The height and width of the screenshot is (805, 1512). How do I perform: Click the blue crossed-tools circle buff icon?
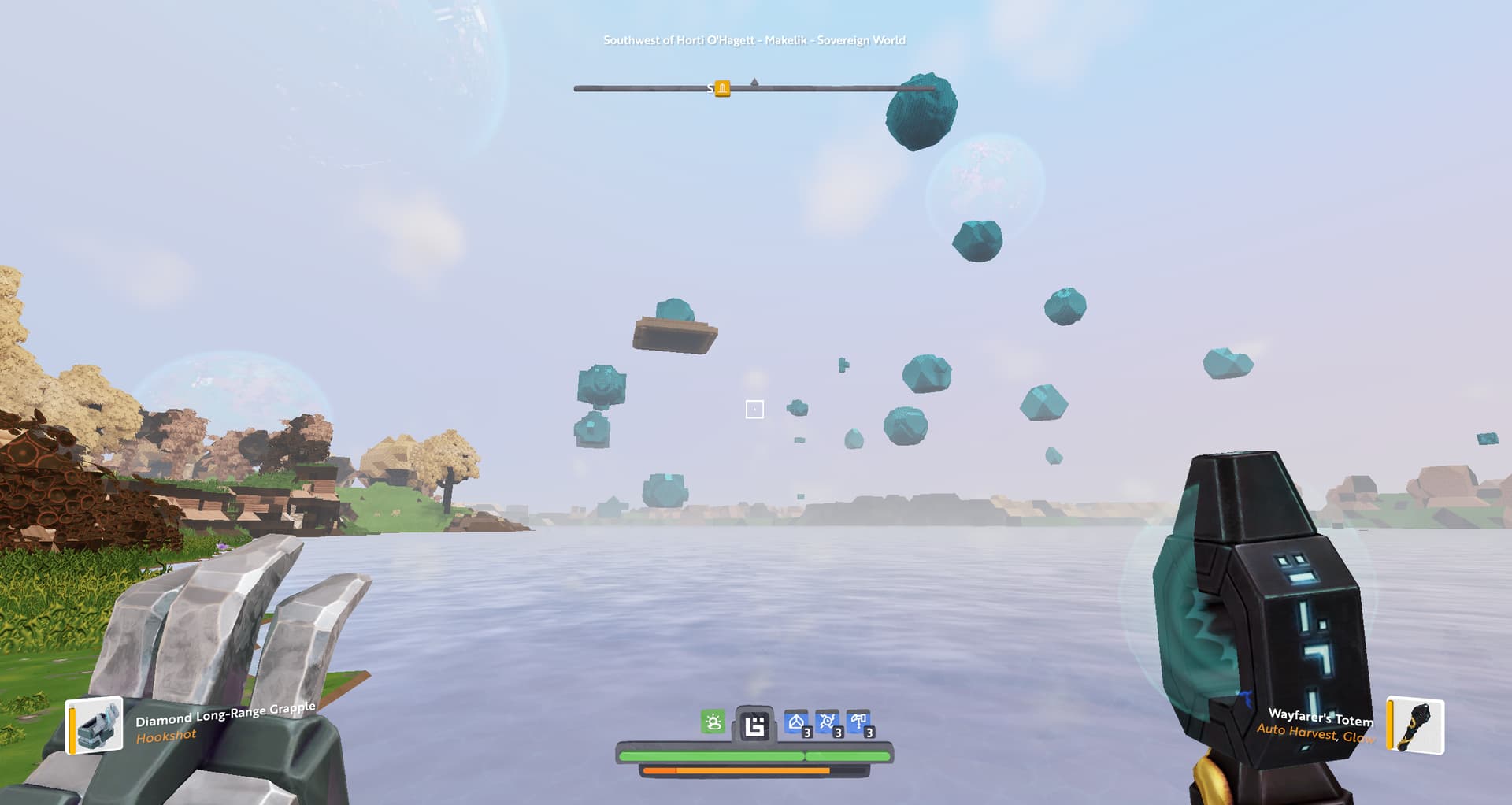pos(828,722)
